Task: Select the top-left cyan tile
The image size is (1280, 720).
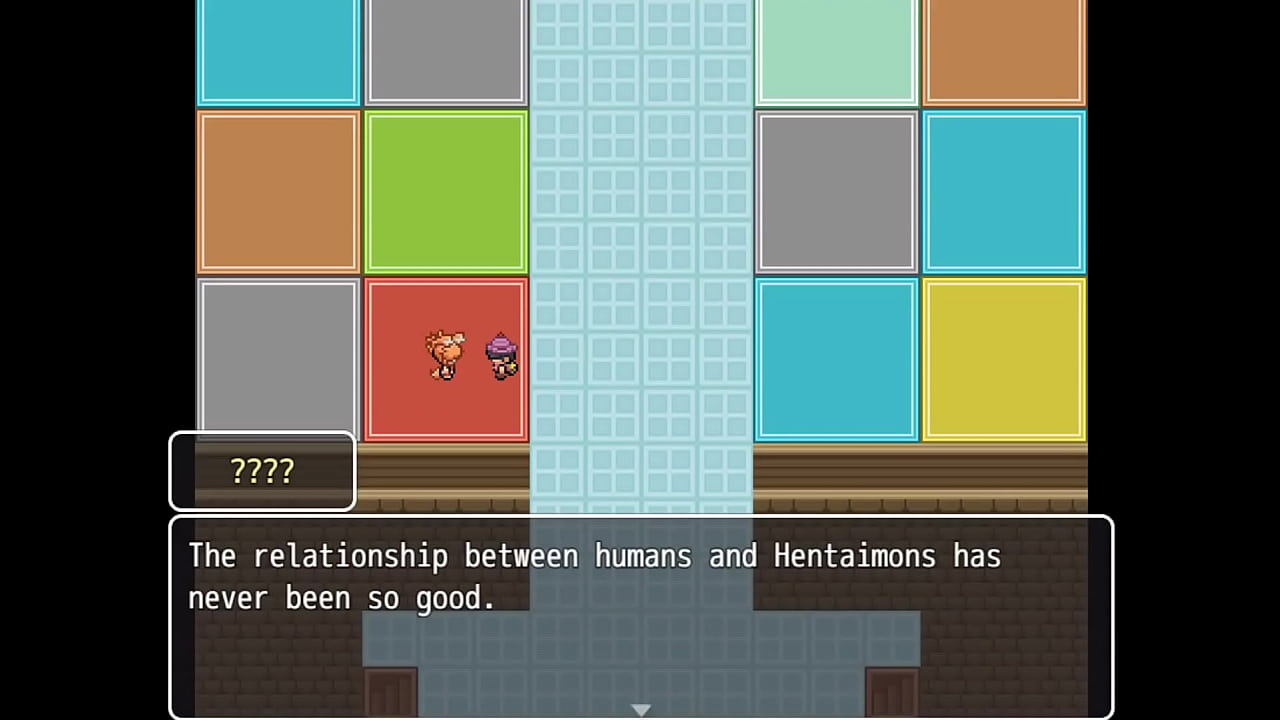Action: coord(279,50)
